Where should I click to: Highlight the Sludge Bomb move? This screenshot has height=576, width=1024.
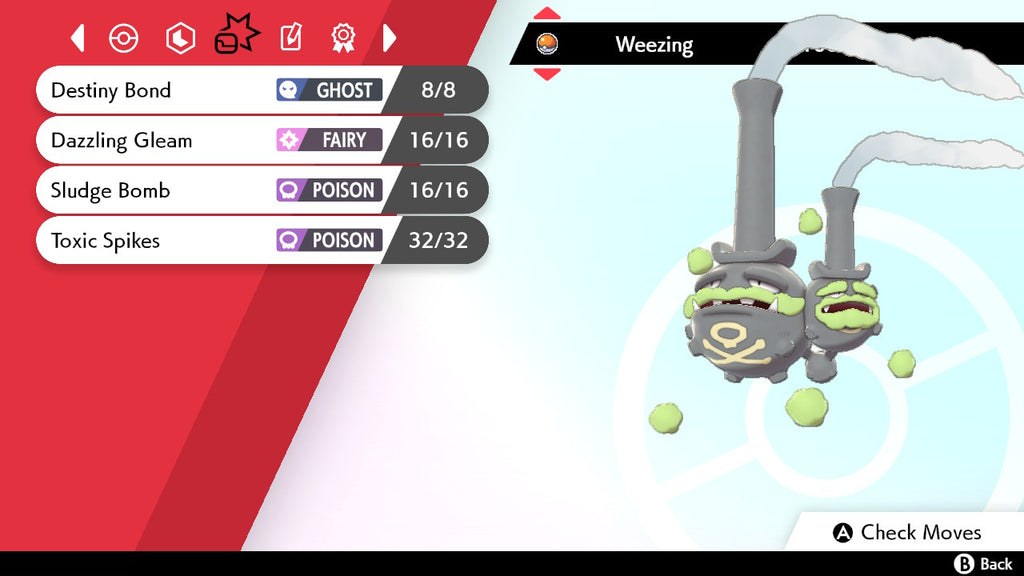click(x=260, y=190)
